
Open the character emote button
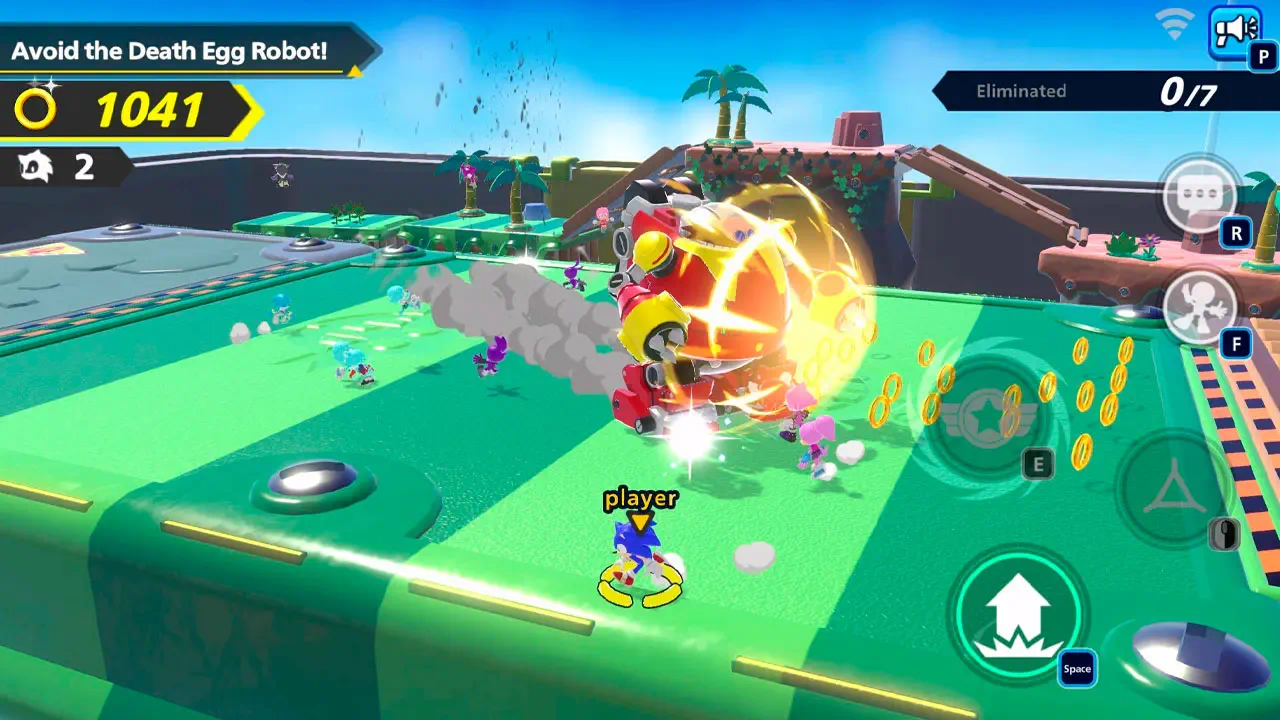pos(1200,307)
